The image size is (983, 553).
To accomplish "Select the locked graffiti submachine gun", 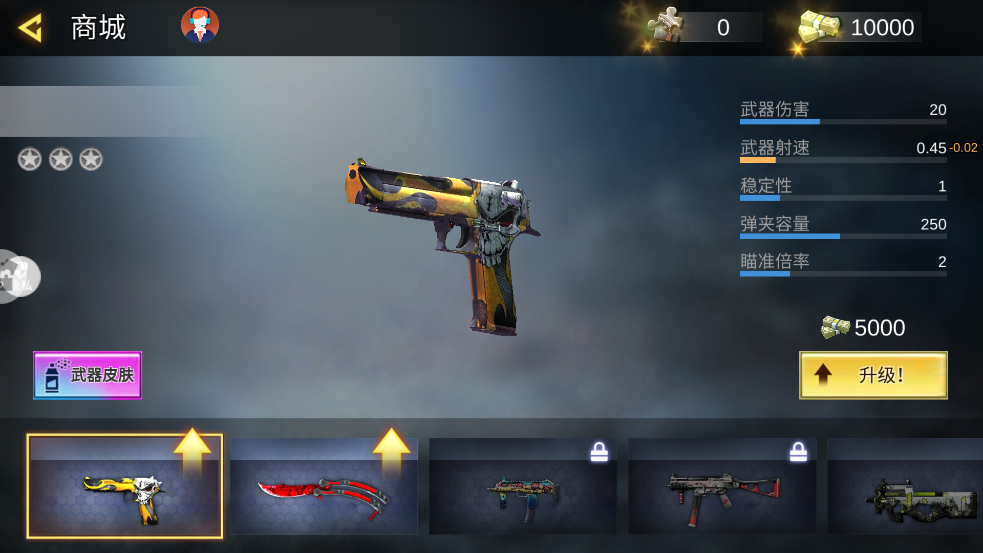I will (x=522, y=487).
